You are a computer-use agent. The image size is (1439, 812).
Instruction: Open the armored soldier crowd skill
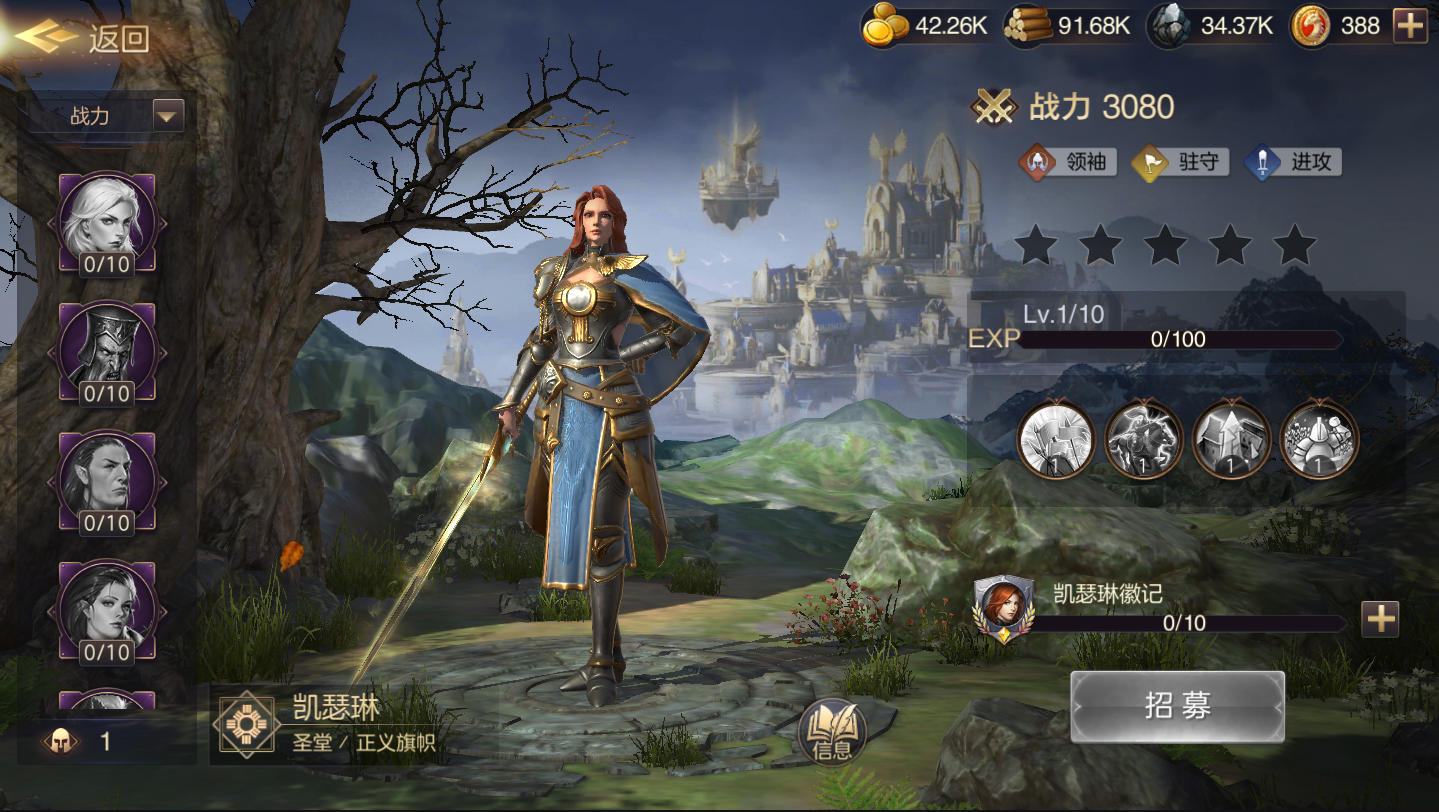tap(1319, 439)
